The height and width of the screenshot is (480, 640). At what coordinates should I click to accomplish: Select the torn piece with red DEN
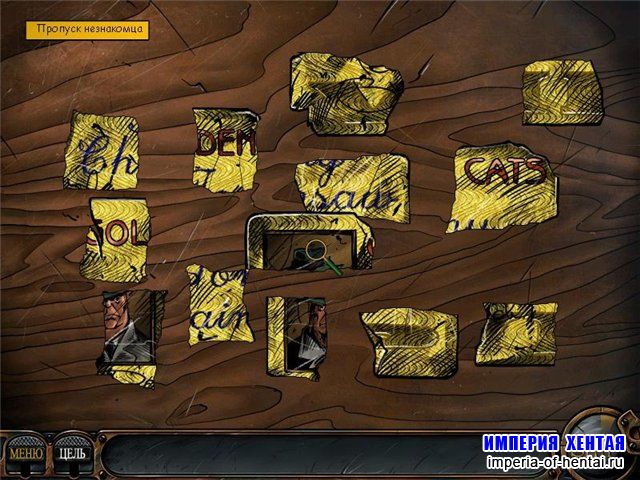(224, 148)
